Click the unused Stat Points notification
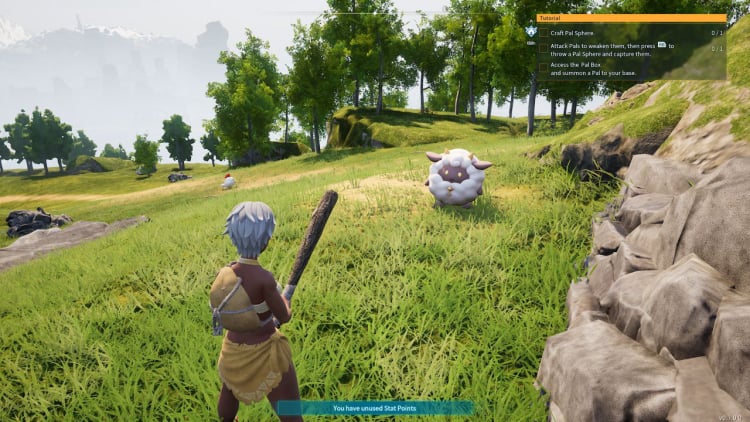Image resolution: width=750 pixels, height=422 pixels. click(x=374, y=408)
